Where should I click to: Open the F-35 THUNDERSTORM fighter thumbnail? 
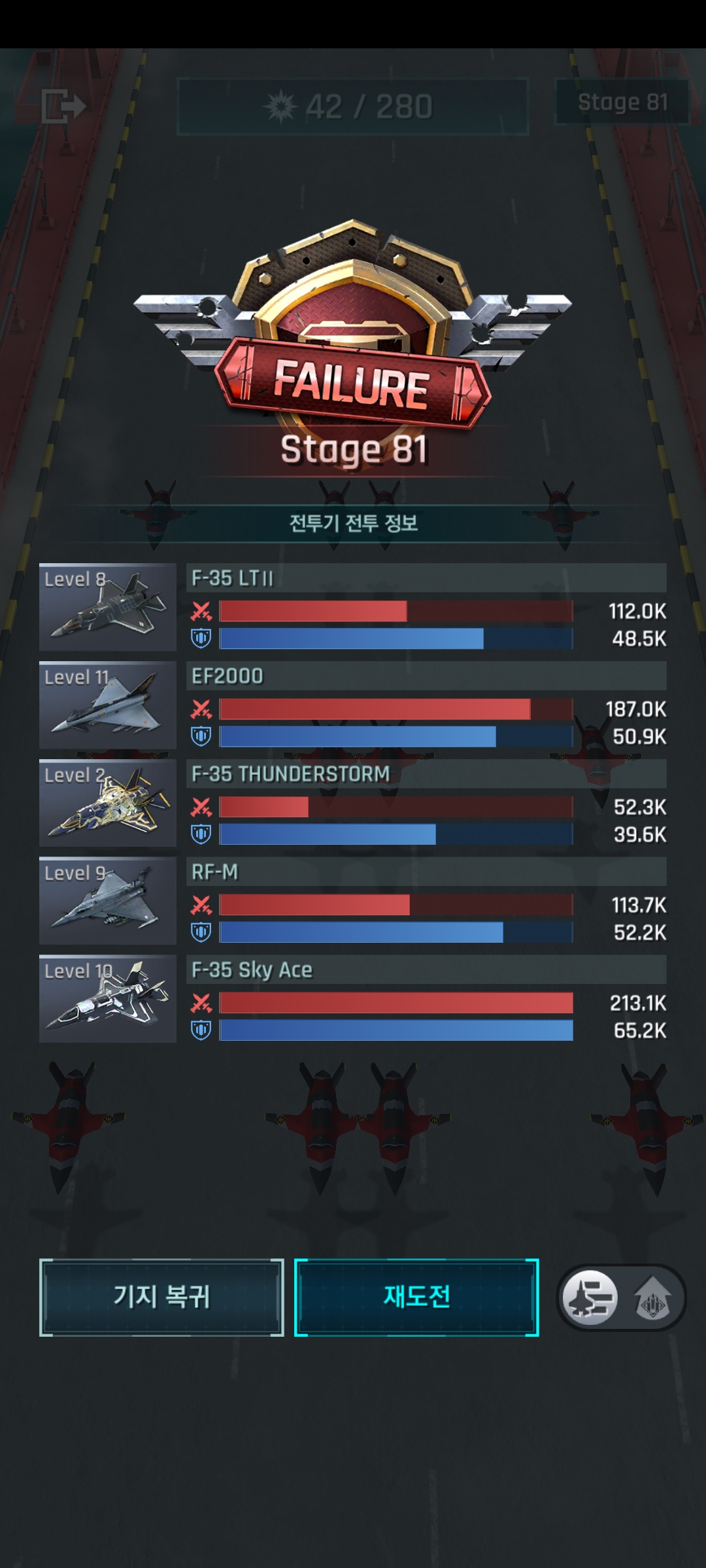(108, 803)
